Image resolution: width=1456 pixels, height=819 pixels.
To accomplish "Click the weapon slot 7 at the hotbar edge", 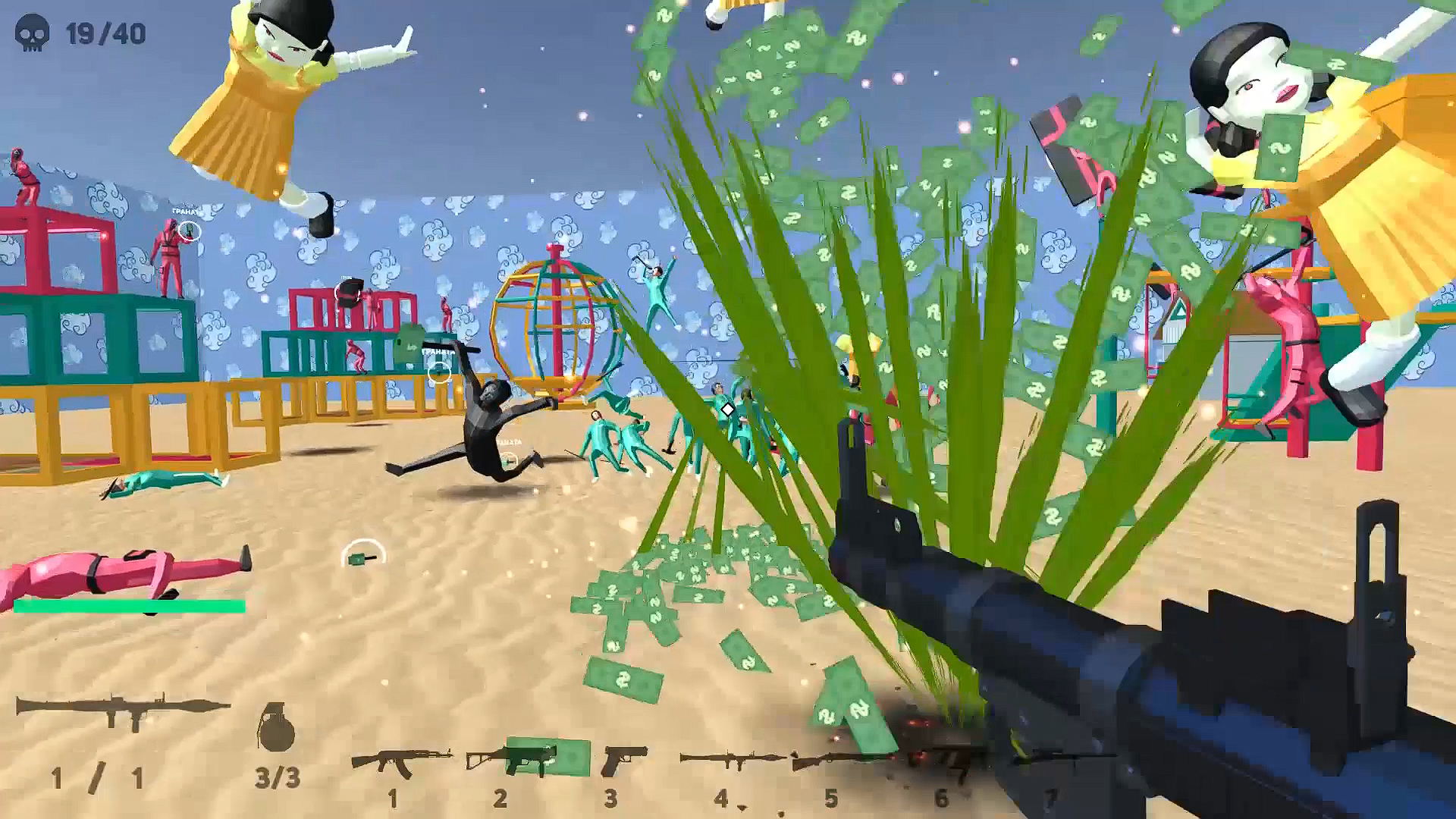I will point(1052,758).
